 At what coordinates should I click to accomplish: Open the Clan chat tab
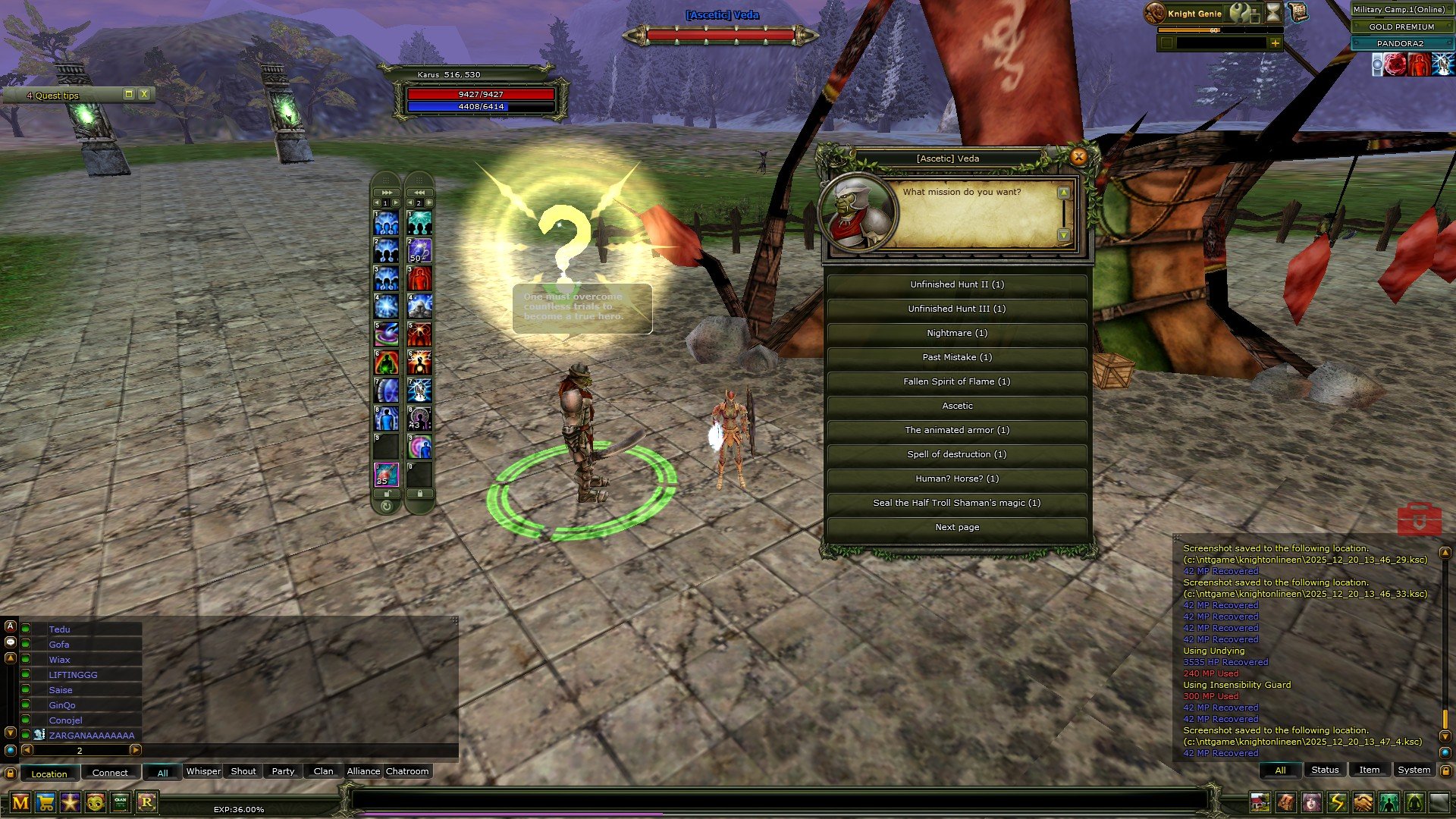pos(323,771)
